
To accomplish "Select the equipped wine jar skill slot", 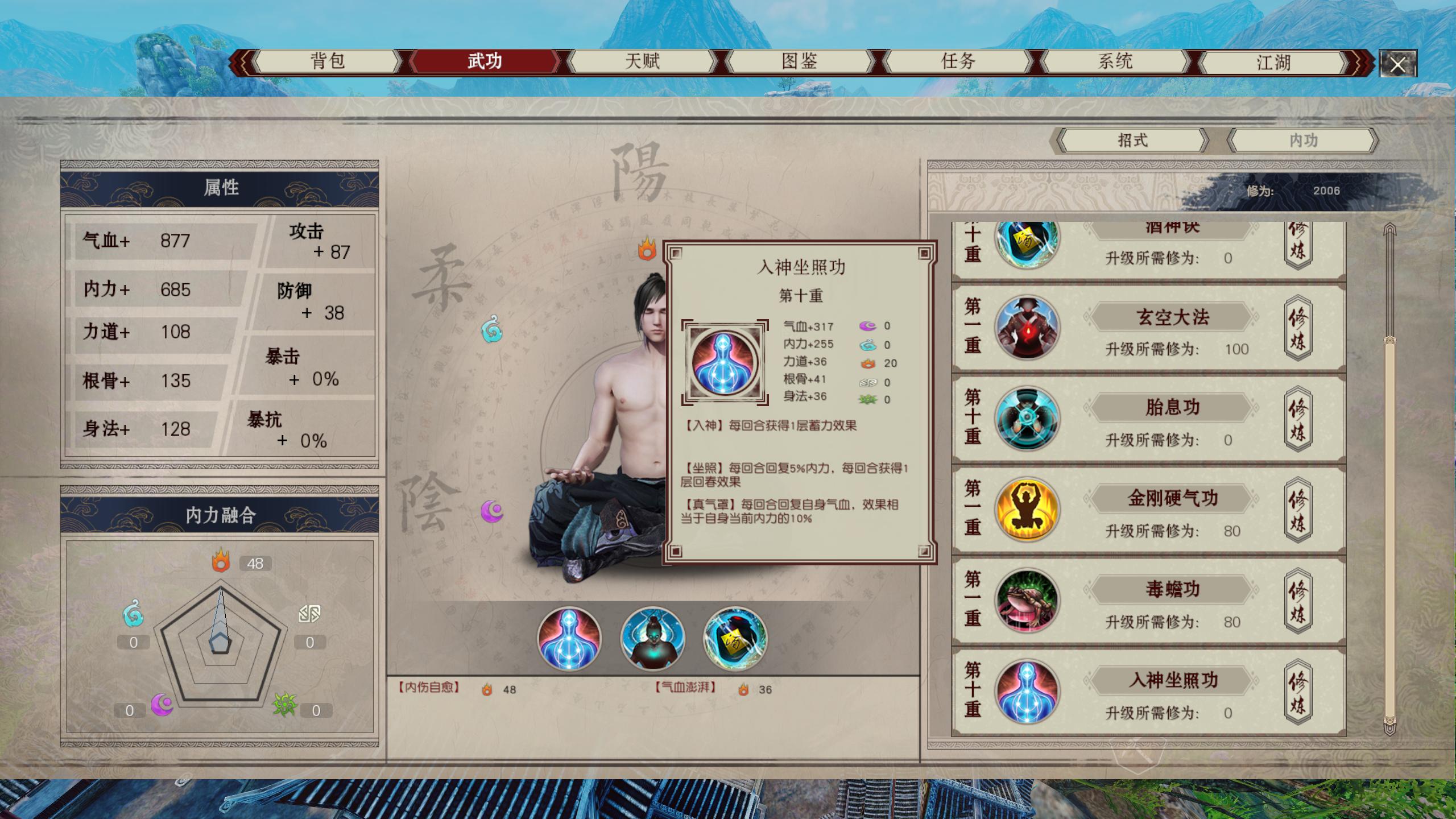I will pos(735,638).
